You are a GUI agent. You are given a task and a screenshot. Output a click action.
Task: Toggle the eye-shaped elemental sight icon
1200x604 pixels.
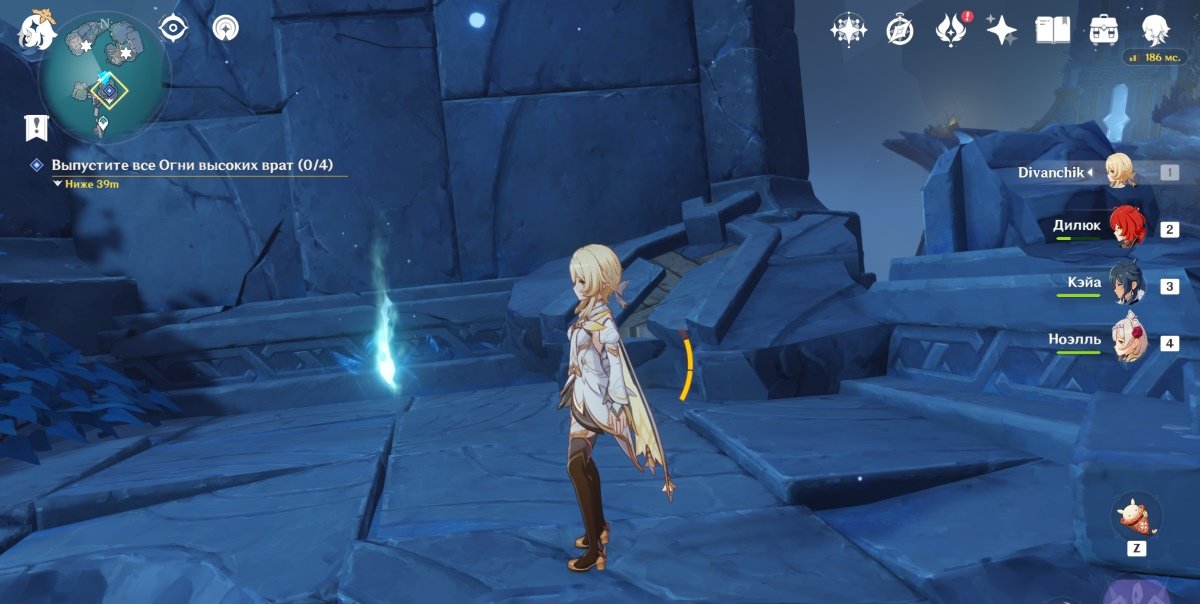click(x=174, y=28)
